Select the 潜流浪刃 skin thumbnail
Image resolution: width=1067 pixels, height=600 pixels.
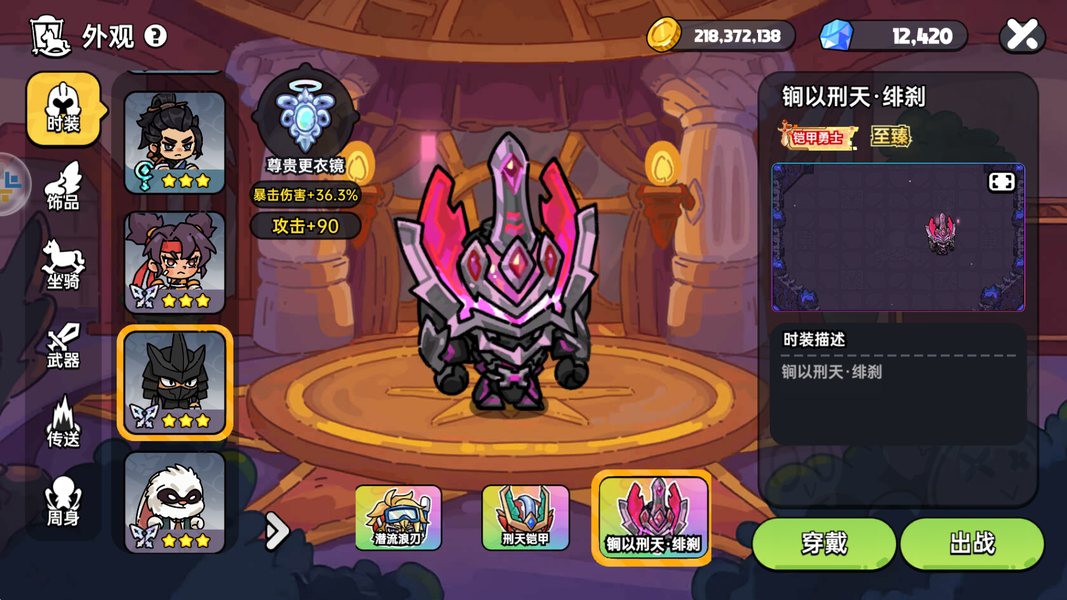pyautogui.click(x=398, y=518)
